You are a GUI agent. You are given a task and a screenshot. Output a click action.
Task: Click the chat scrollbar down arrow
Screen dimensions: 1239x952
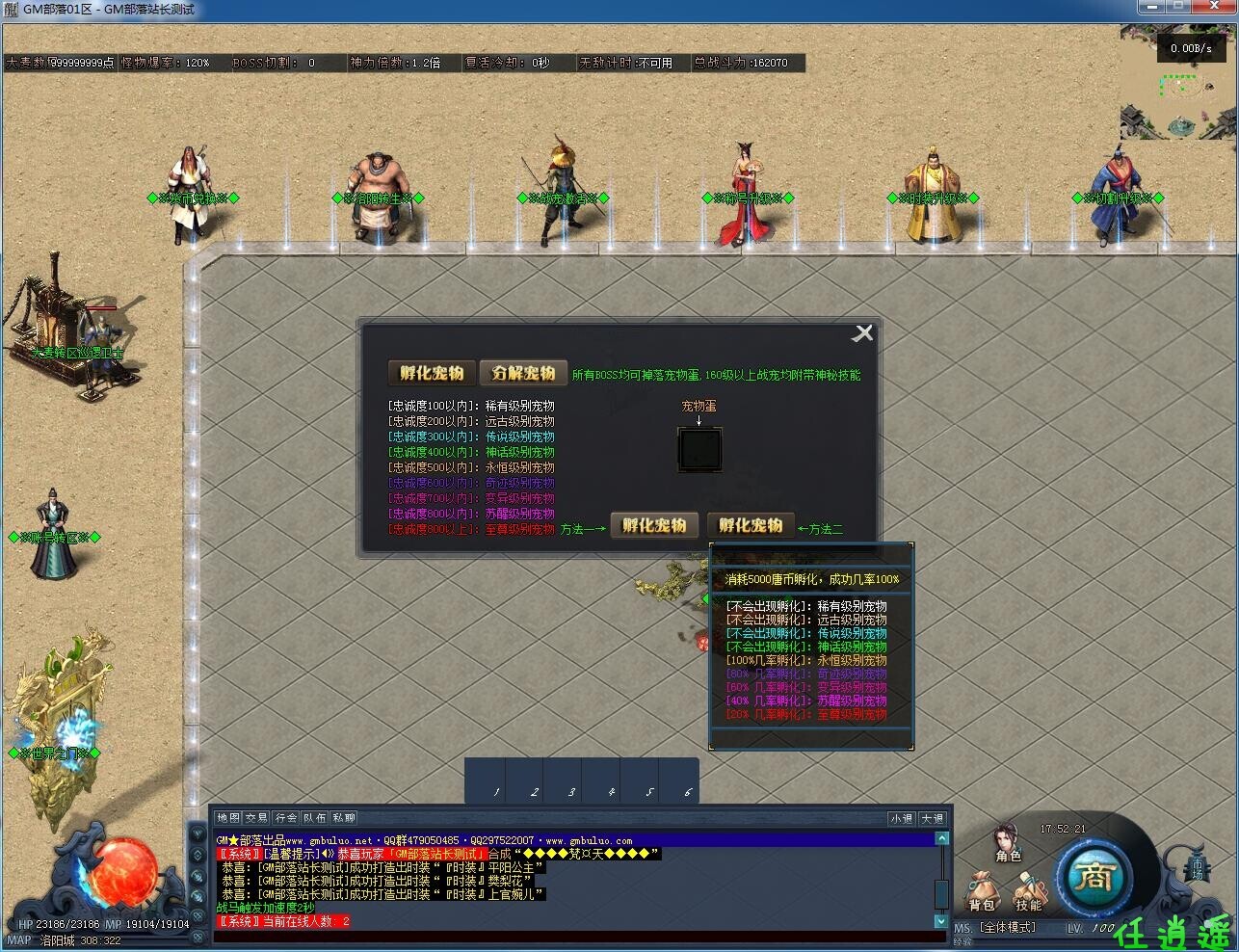pyautogui.click(x=941, y=921)
